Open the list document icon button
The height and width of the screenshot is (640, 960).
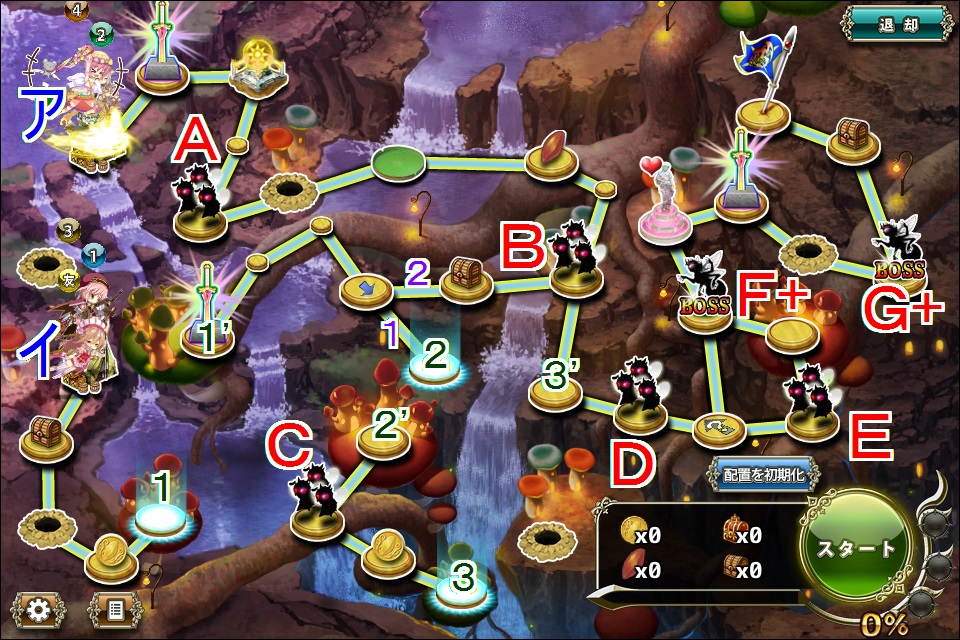pos(116,609)
